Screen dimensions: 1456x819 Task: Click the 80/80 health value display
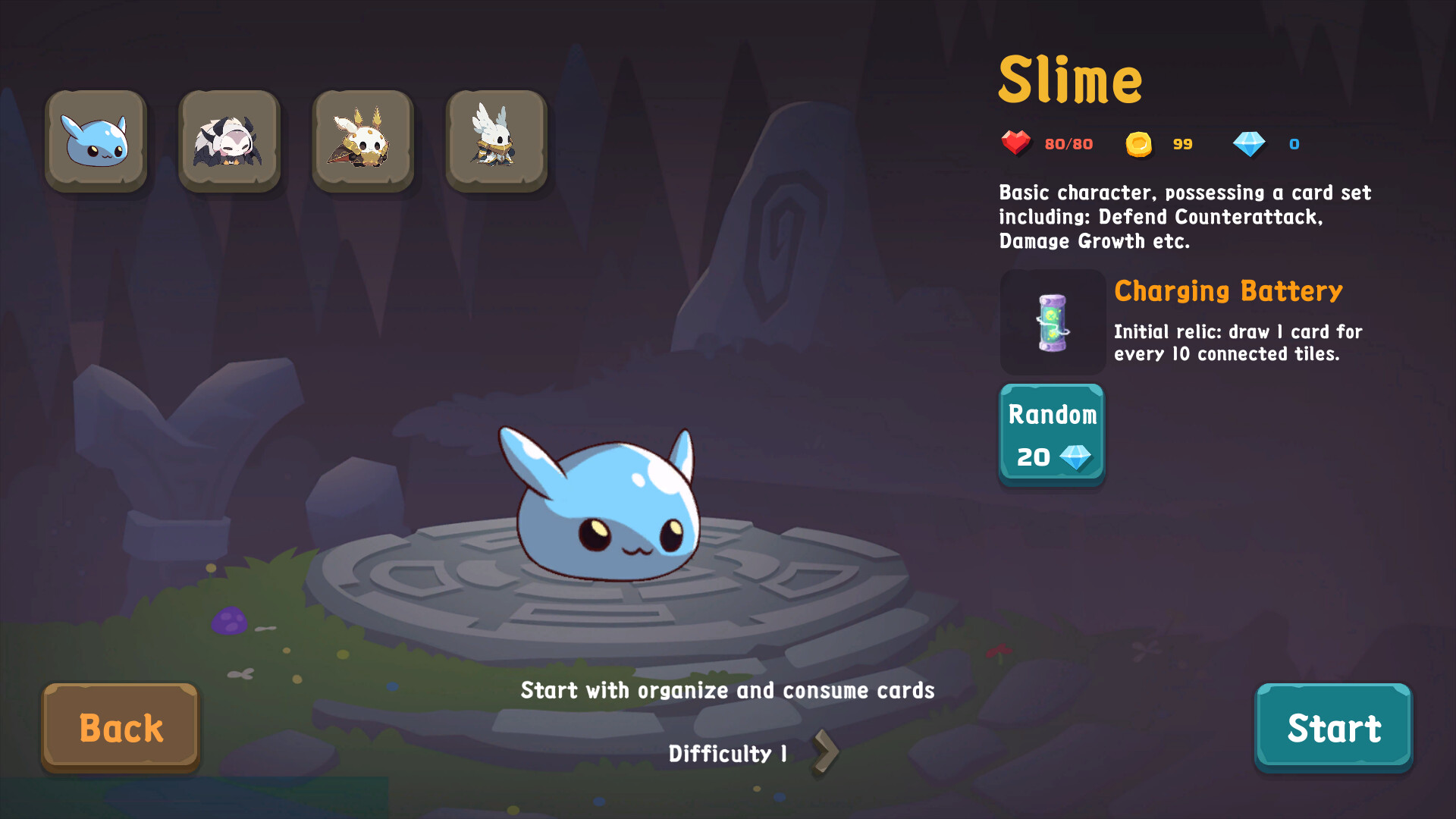tap(1069, 143)
